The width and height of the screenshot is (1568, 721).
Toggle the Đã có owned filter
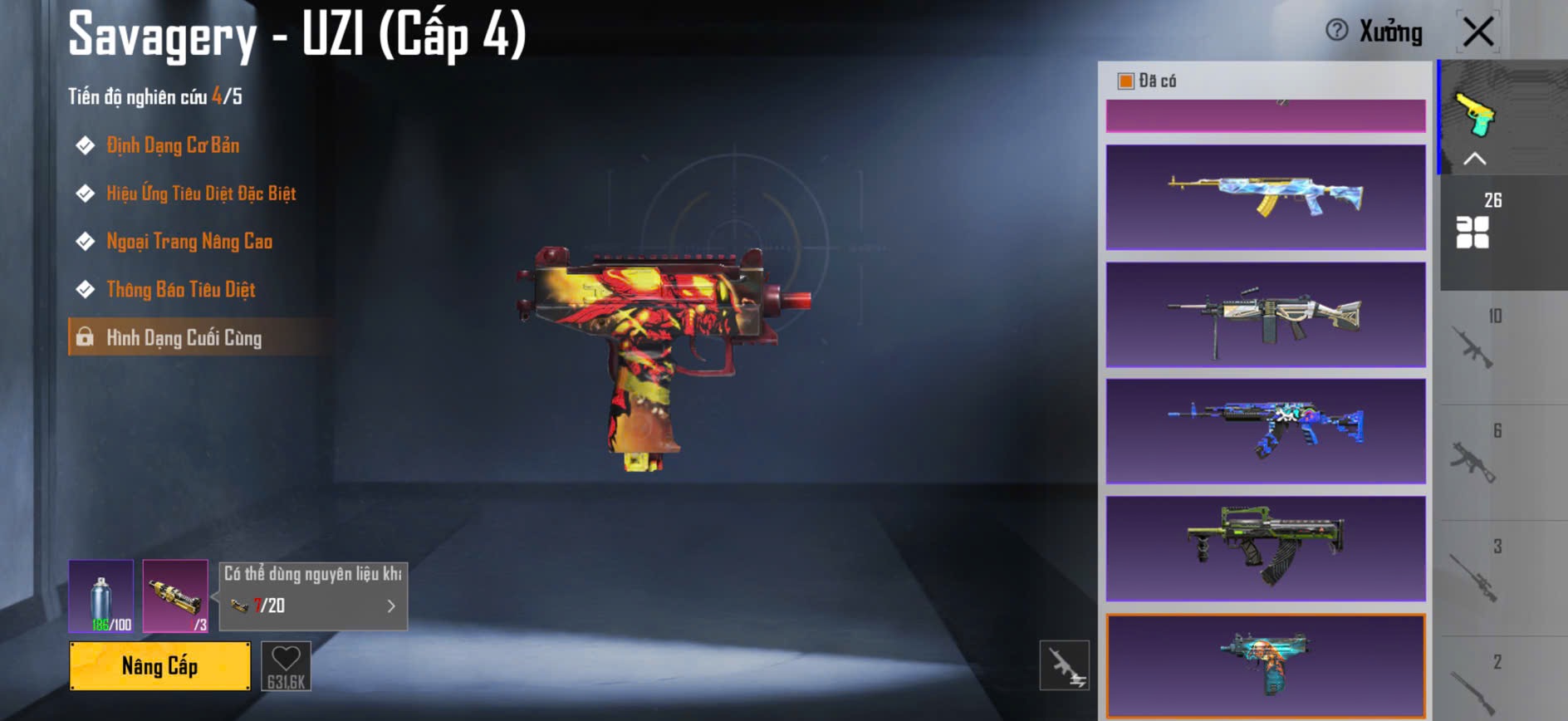pyautogui.click(x=1126, y=81)
